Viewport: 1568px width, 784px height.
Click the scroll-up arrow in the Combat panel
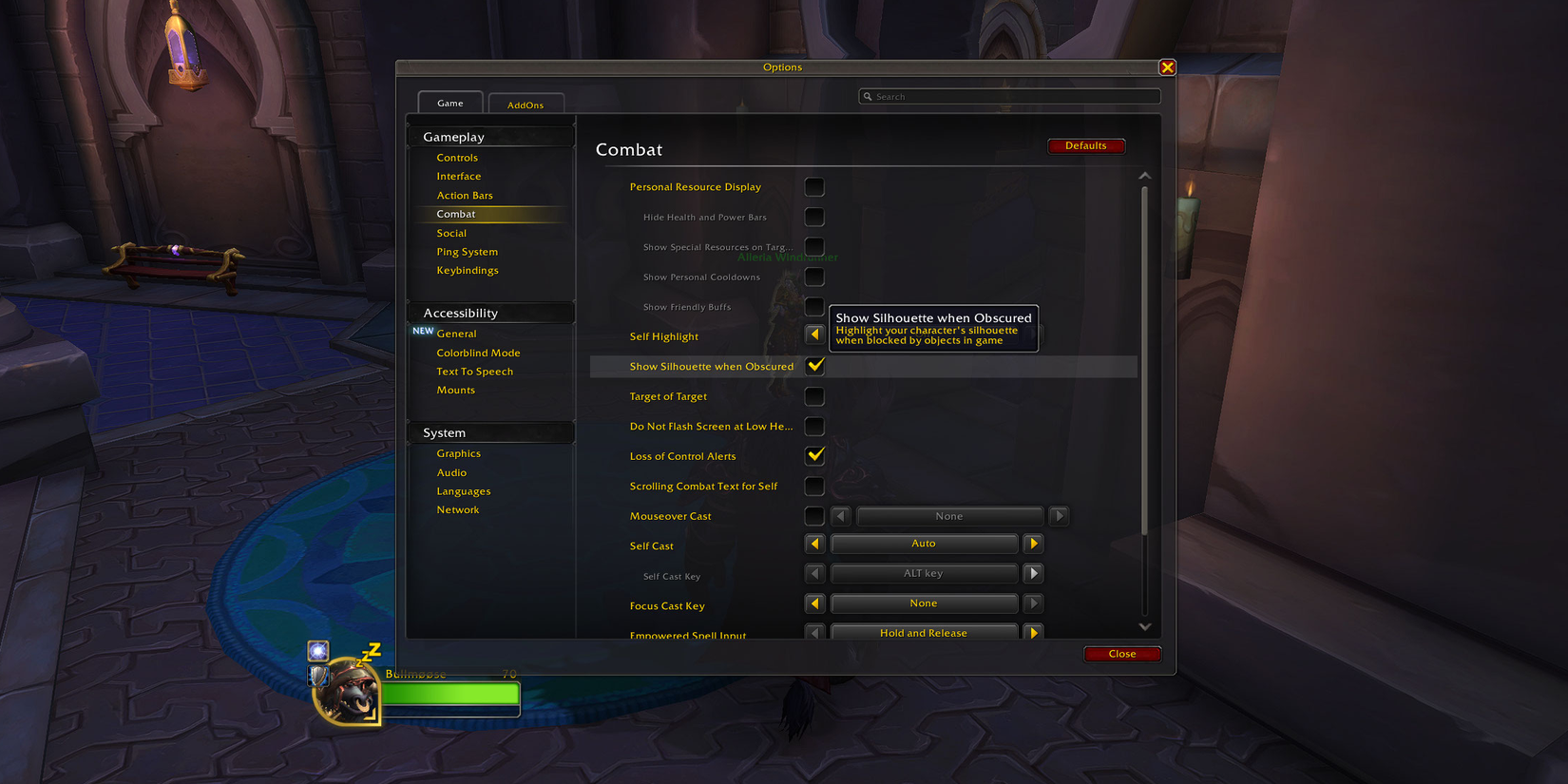point(1145,175)
